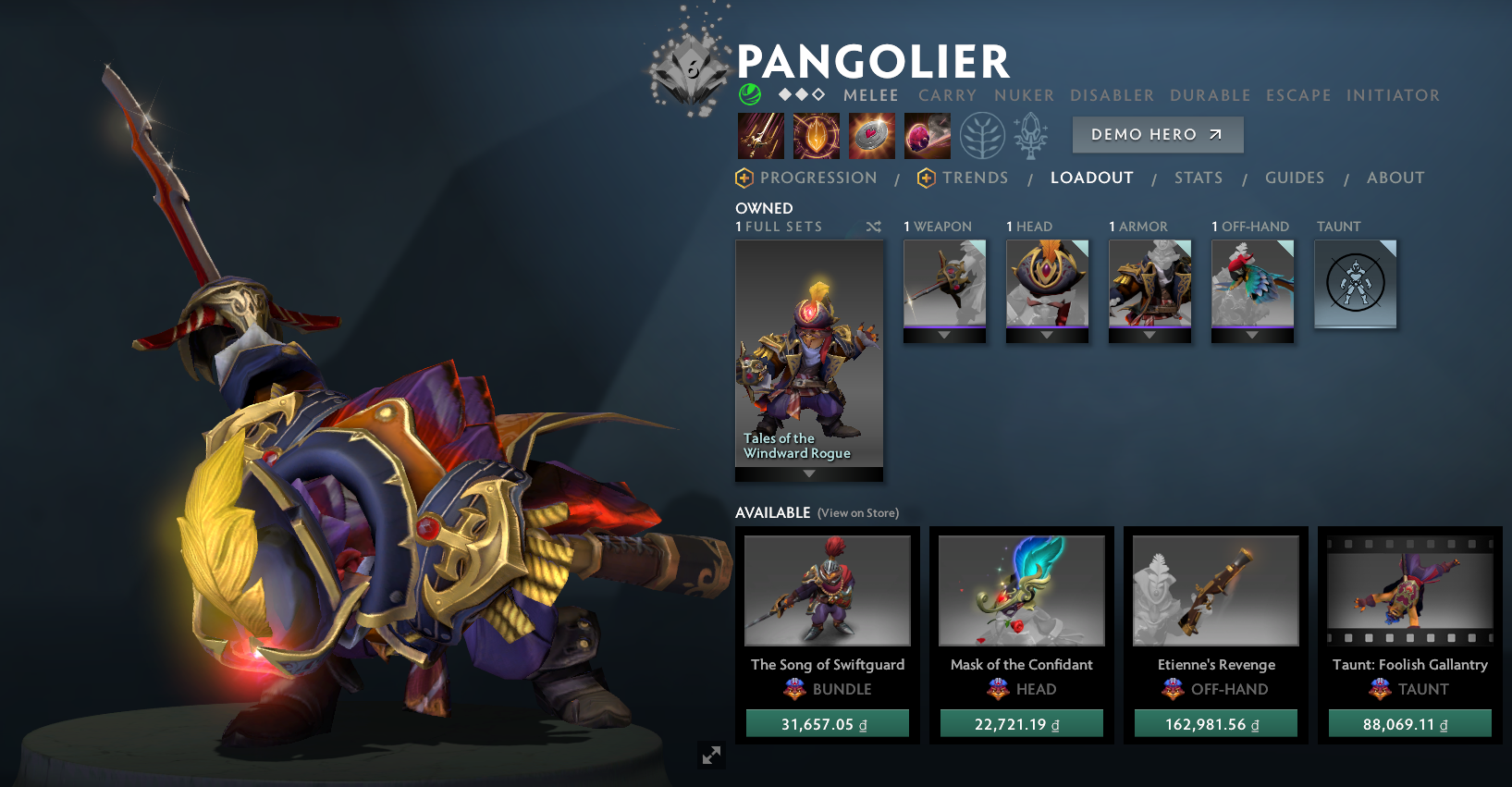Open the Guides tab
The width and height of the screenshot is (1512, 787).
[1295, 178]
